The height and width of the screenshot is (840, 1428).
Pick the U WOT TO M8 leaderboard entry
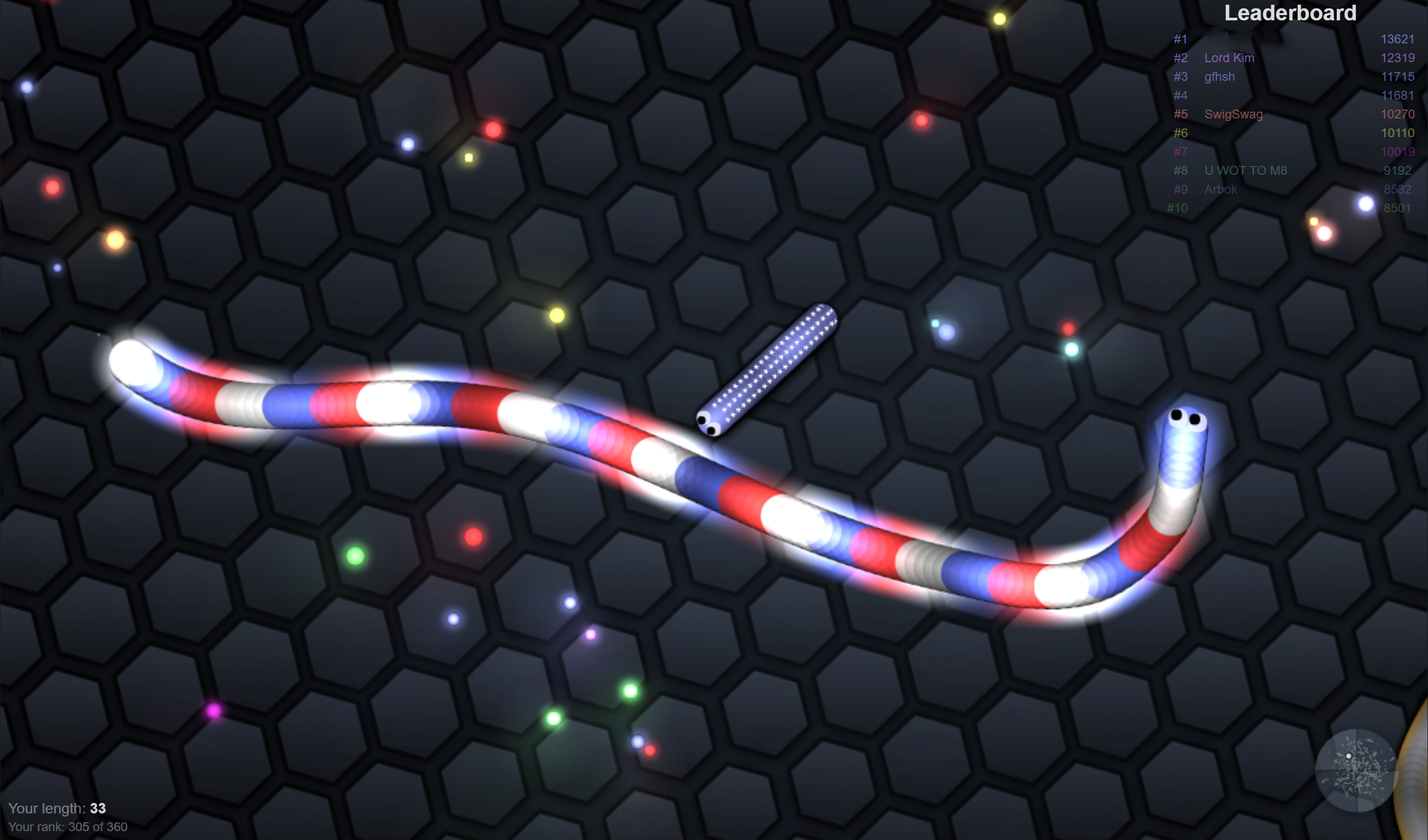point(1245,171)
